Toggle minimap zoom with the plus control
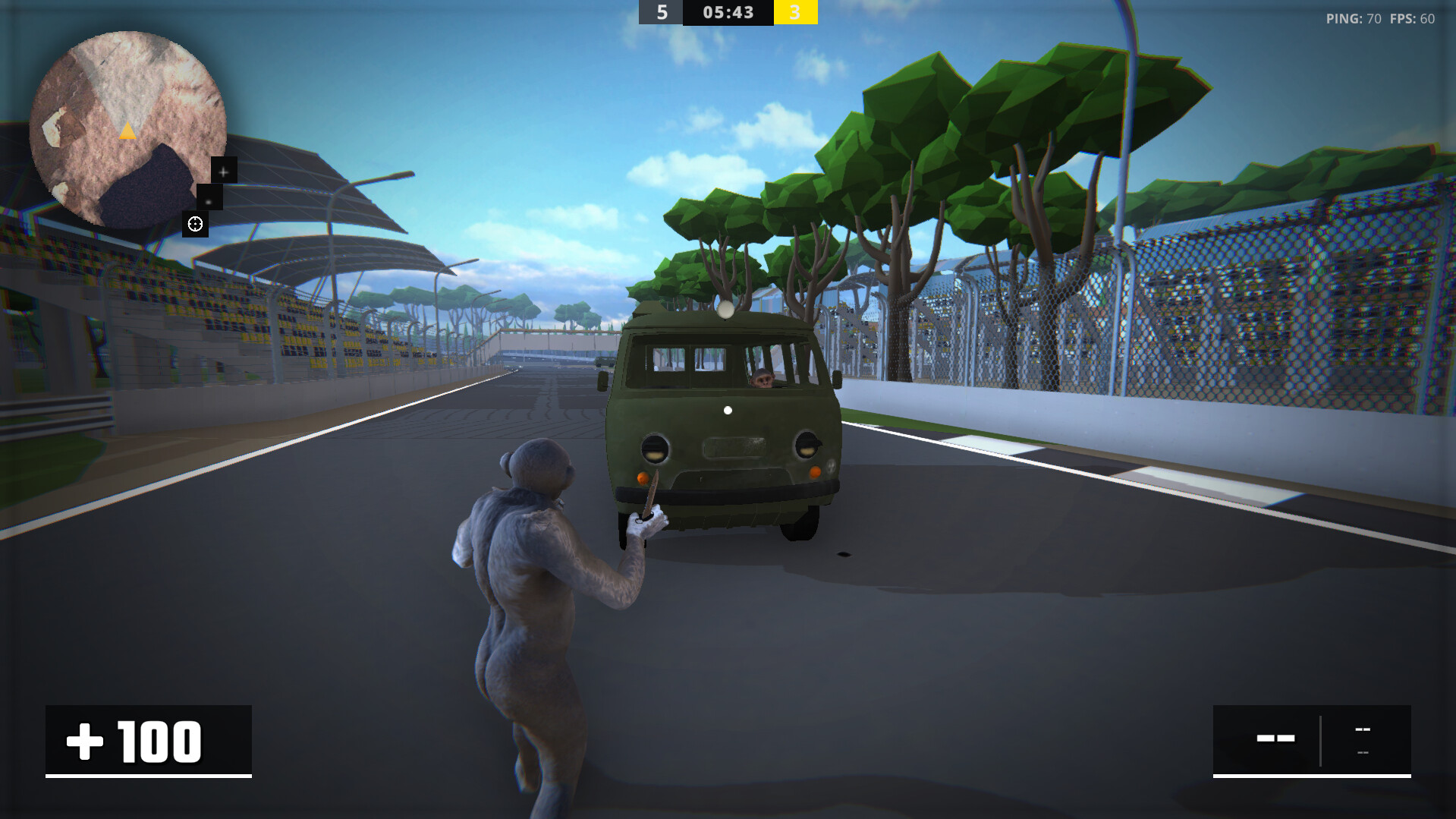The width and height of the screenshot is (1456, 819). 223,172
